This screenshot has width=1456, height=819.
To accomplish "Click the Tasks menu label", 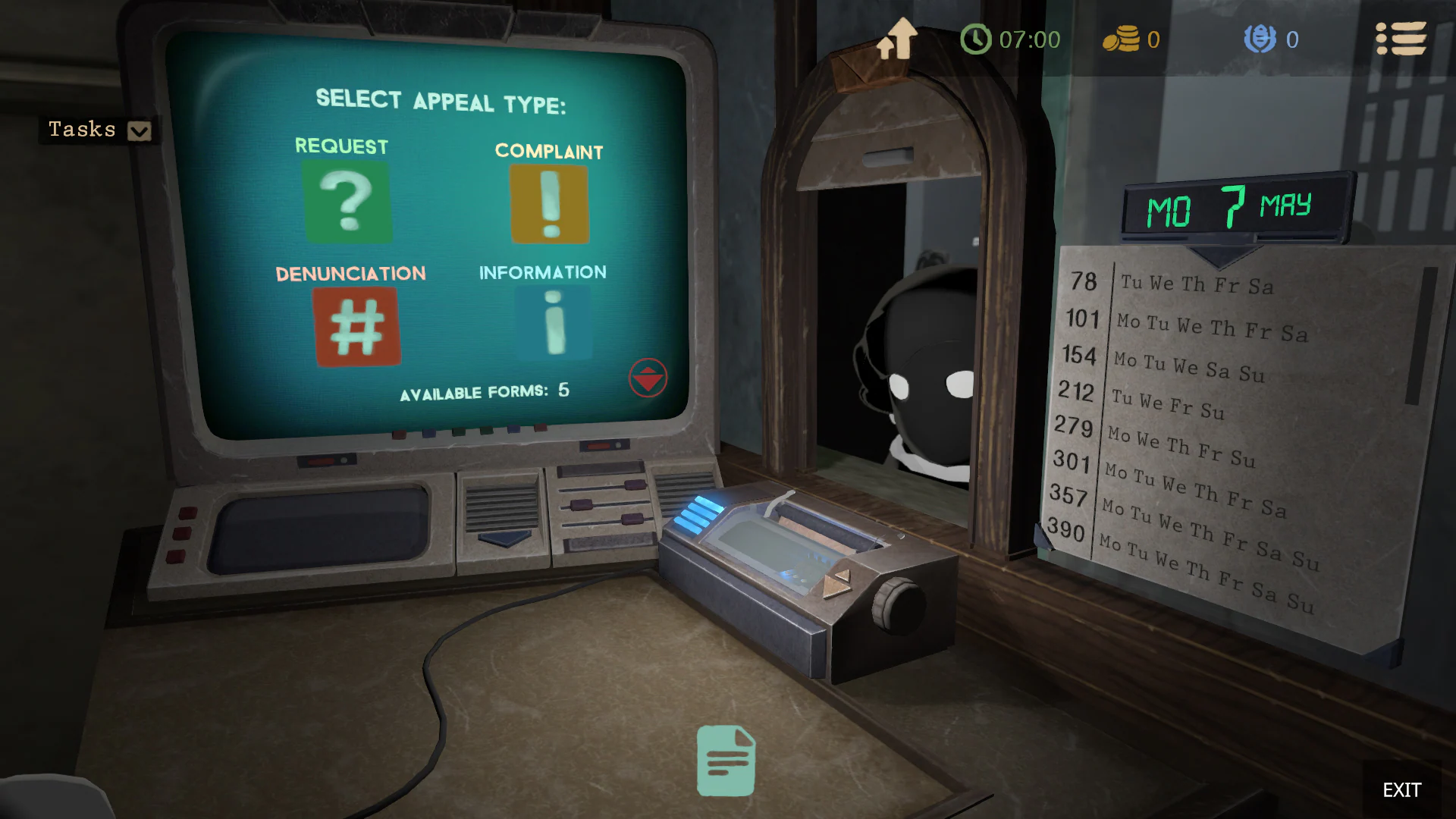I will [x=81, y=129].
